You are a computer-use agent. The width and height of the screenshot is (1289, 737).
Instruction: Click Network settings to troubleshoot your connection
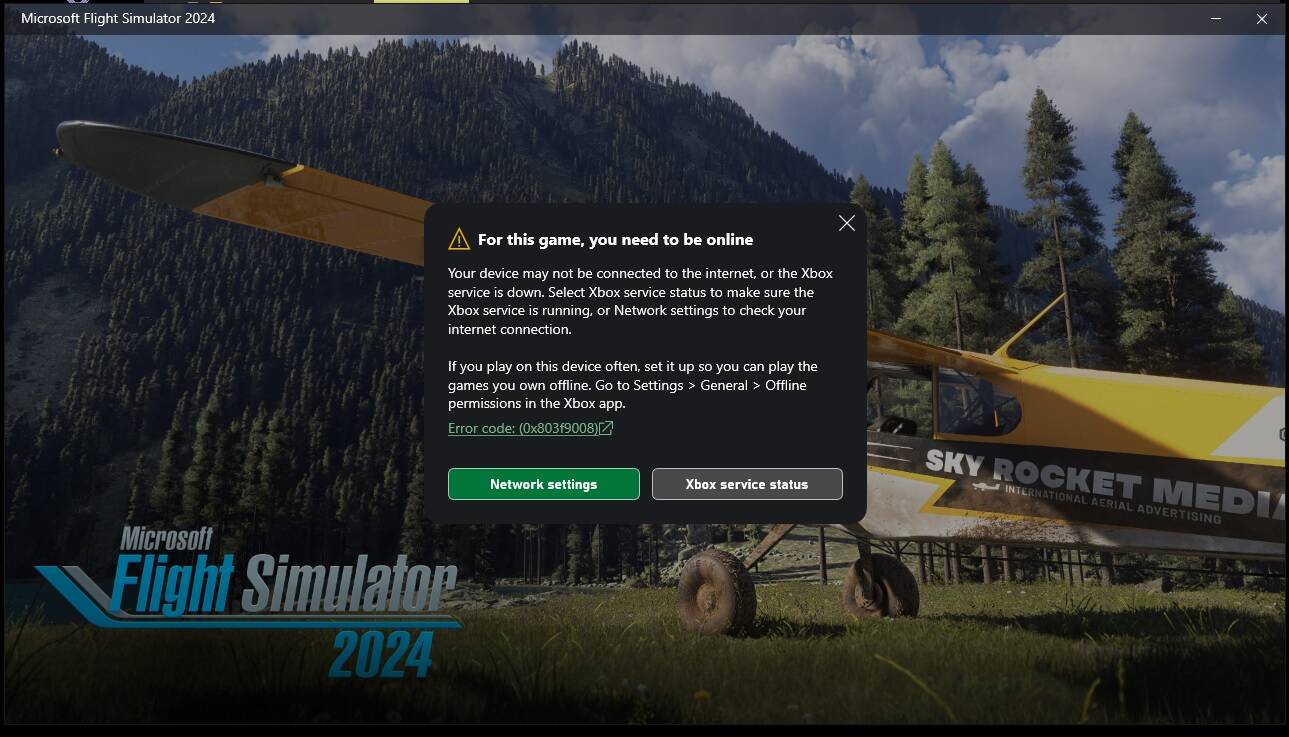[x=543, y=484]
